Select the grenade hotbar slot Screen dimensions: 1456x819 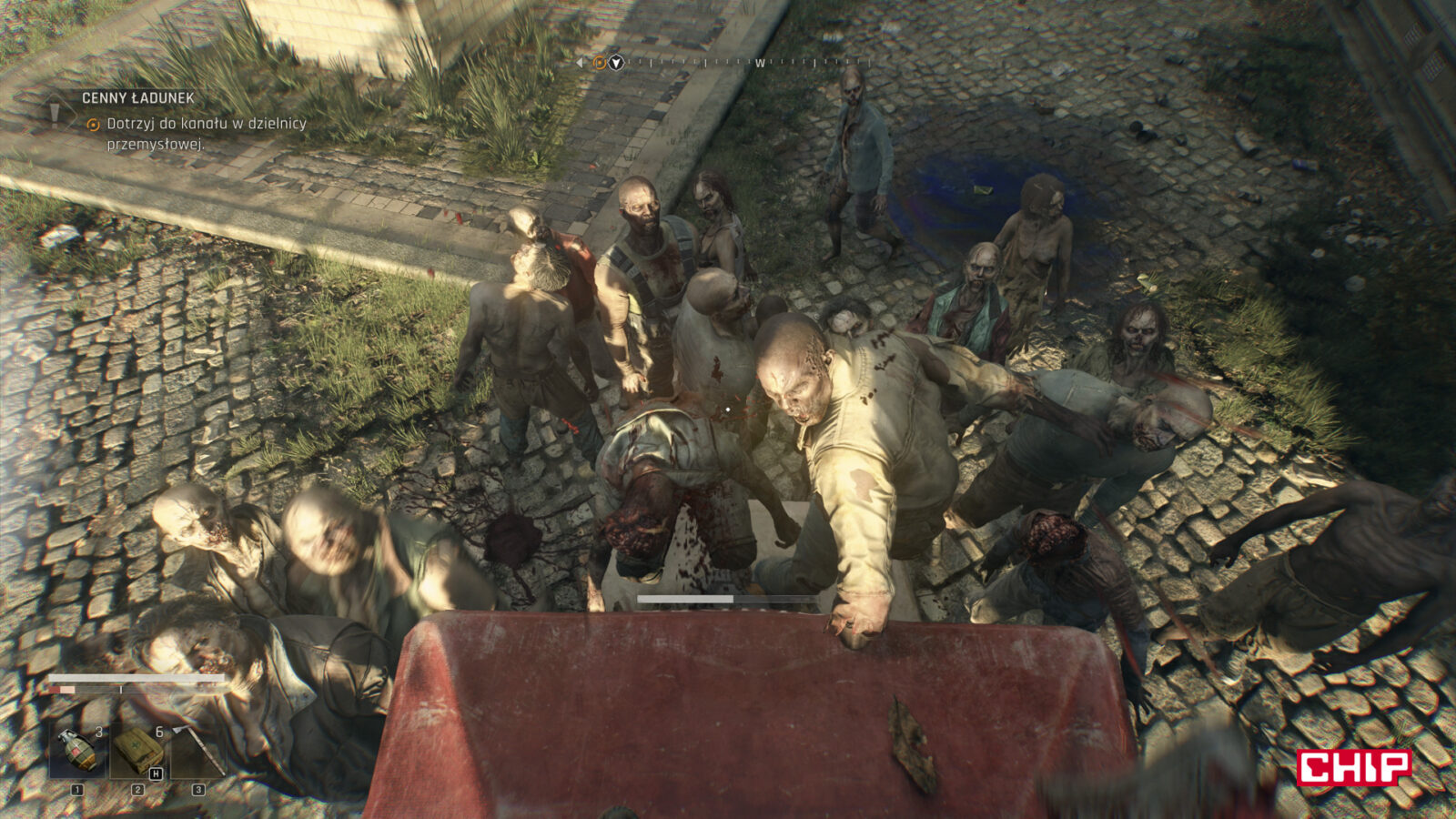(x=77, y=751)
